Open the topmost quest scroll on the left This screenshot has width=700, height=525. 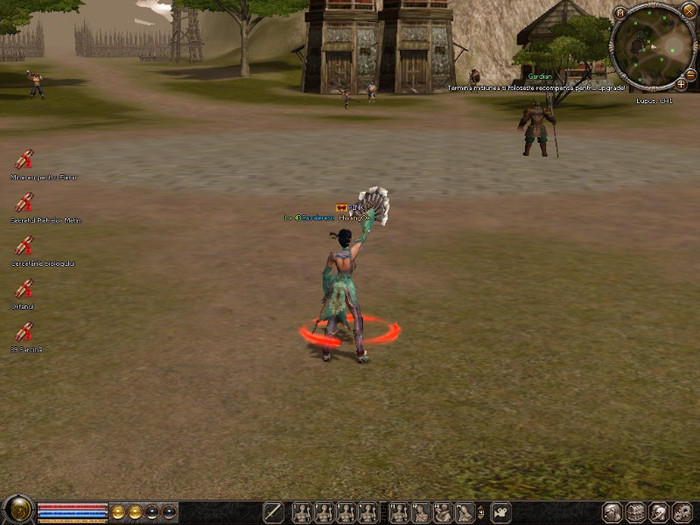point(24,159)
